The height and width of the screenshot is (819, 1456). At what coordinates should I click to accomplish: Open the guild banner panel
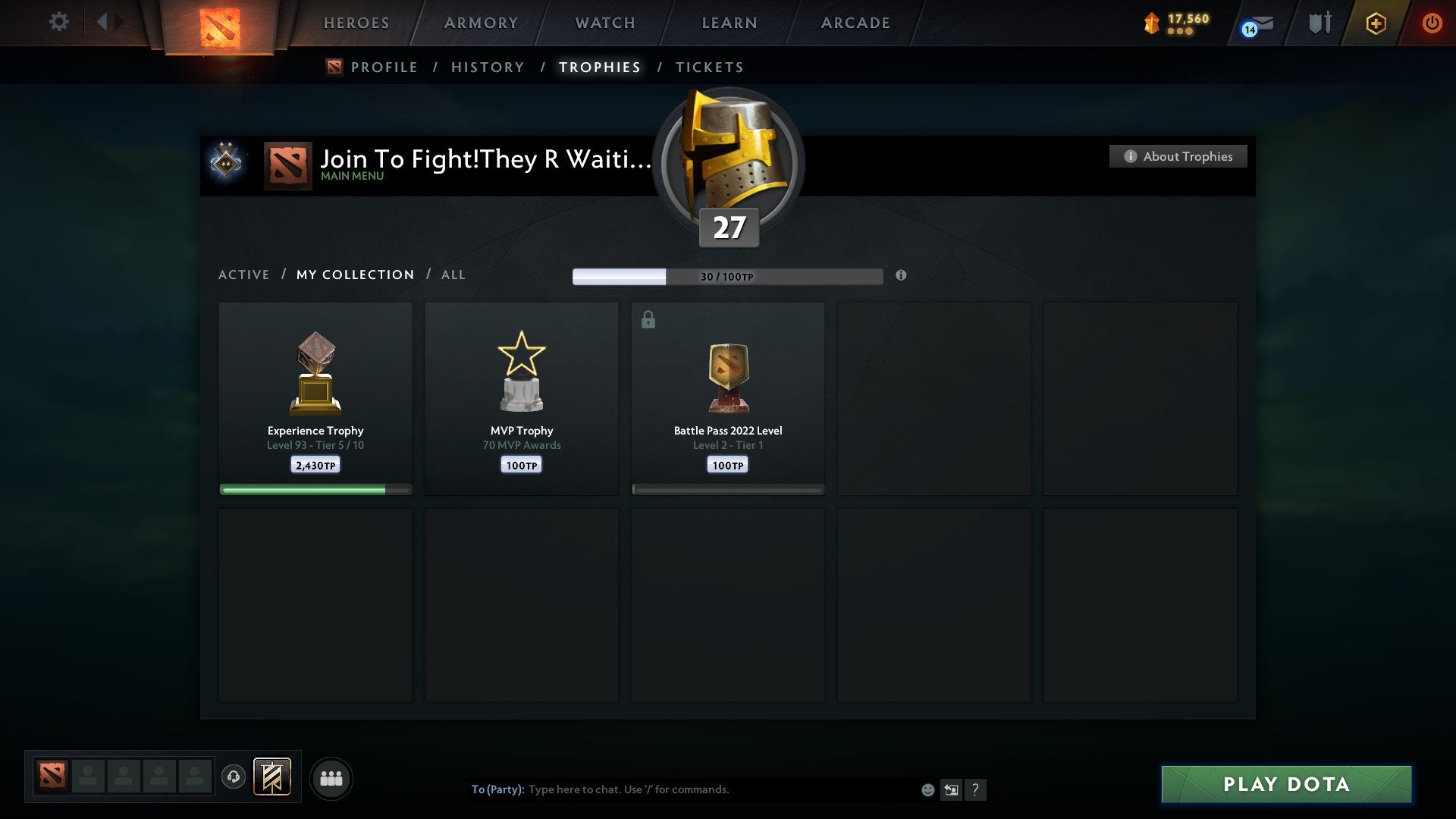[273, 778]
